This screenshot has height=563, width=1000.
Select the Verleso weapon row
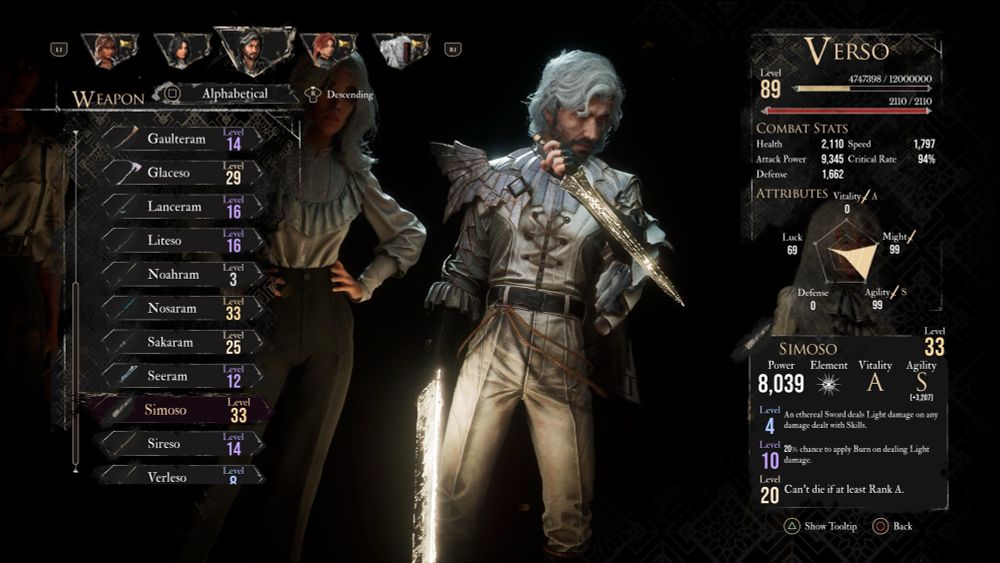(178, 474)
